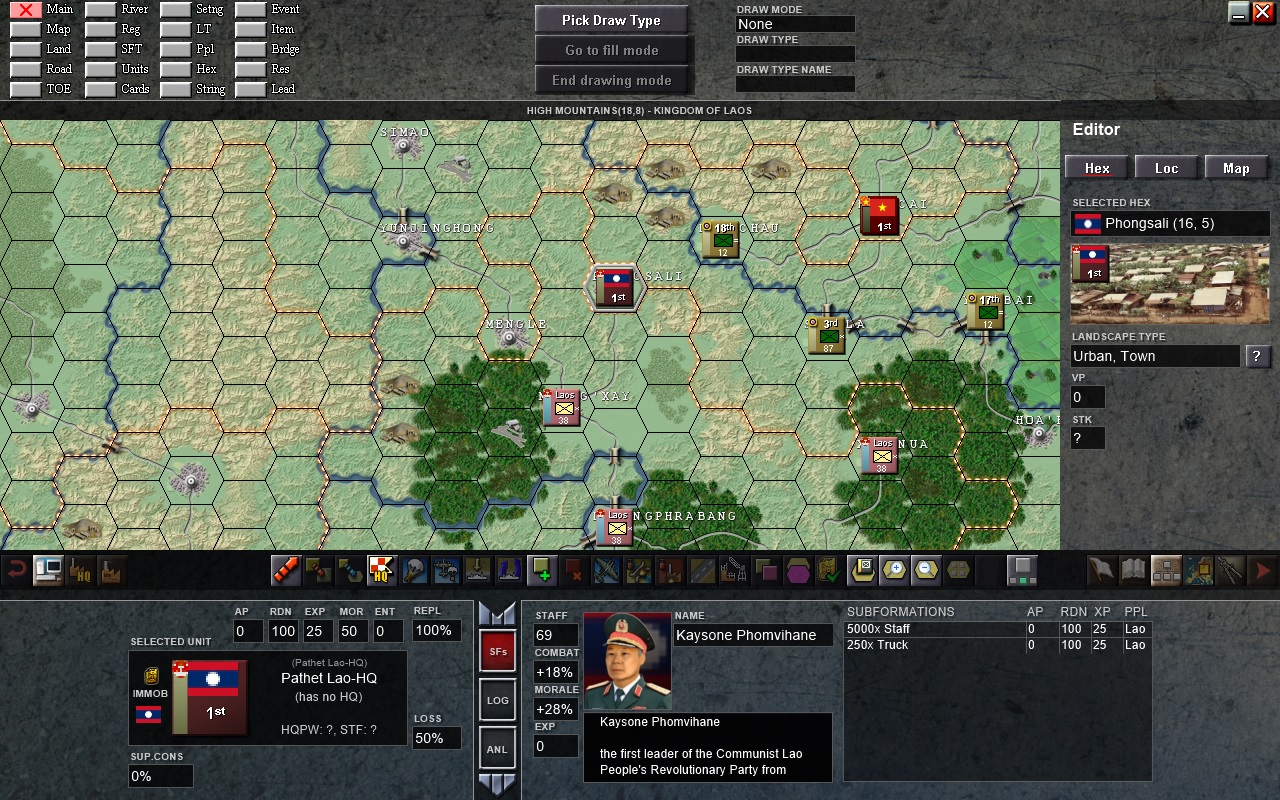The width and height of the screenshot is (1280, 800).
Task: Toggle the Main editor checkbox
Action: point(25,8)
